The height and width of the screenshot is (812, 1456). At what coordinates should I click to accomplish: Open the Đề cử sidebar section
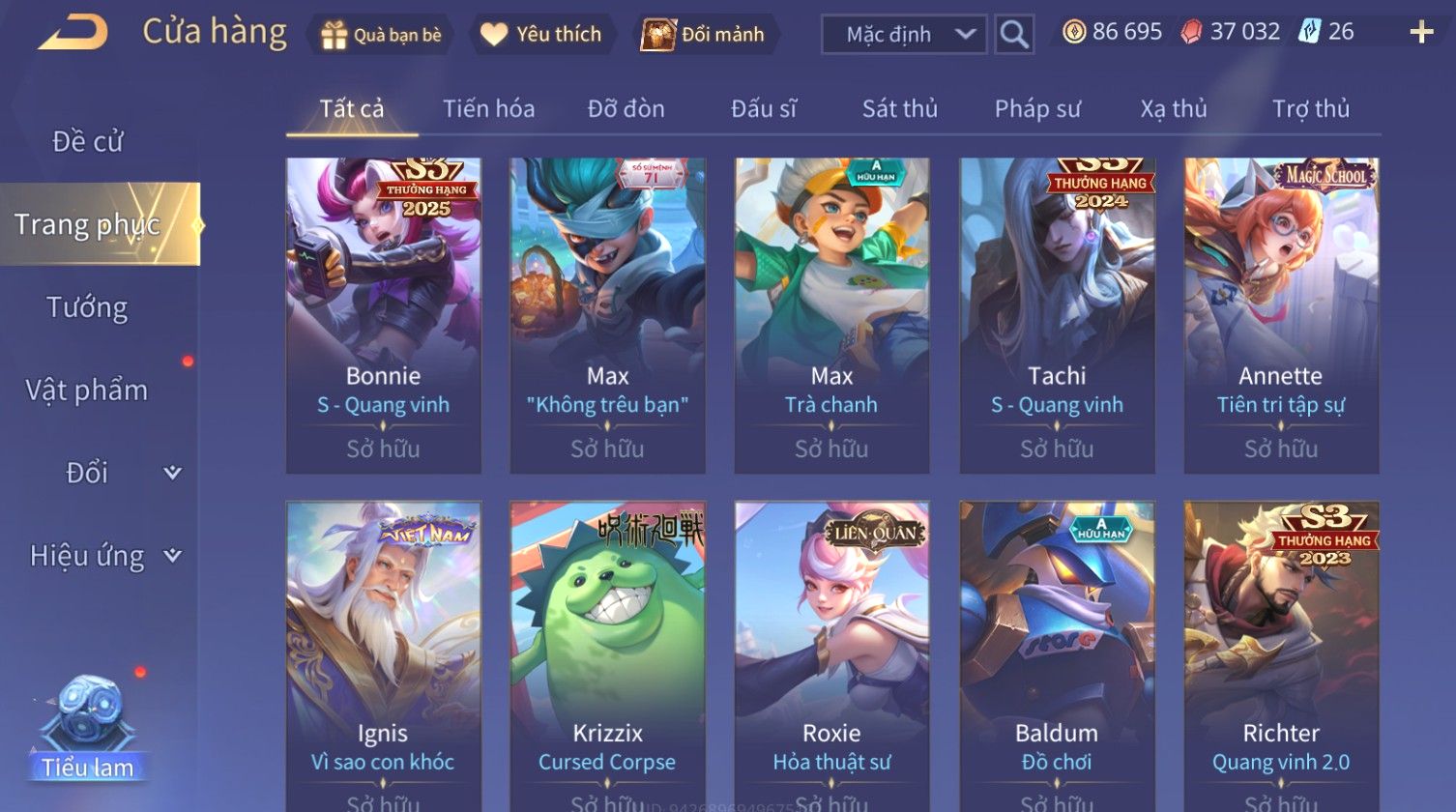click(x=87, y=142)
